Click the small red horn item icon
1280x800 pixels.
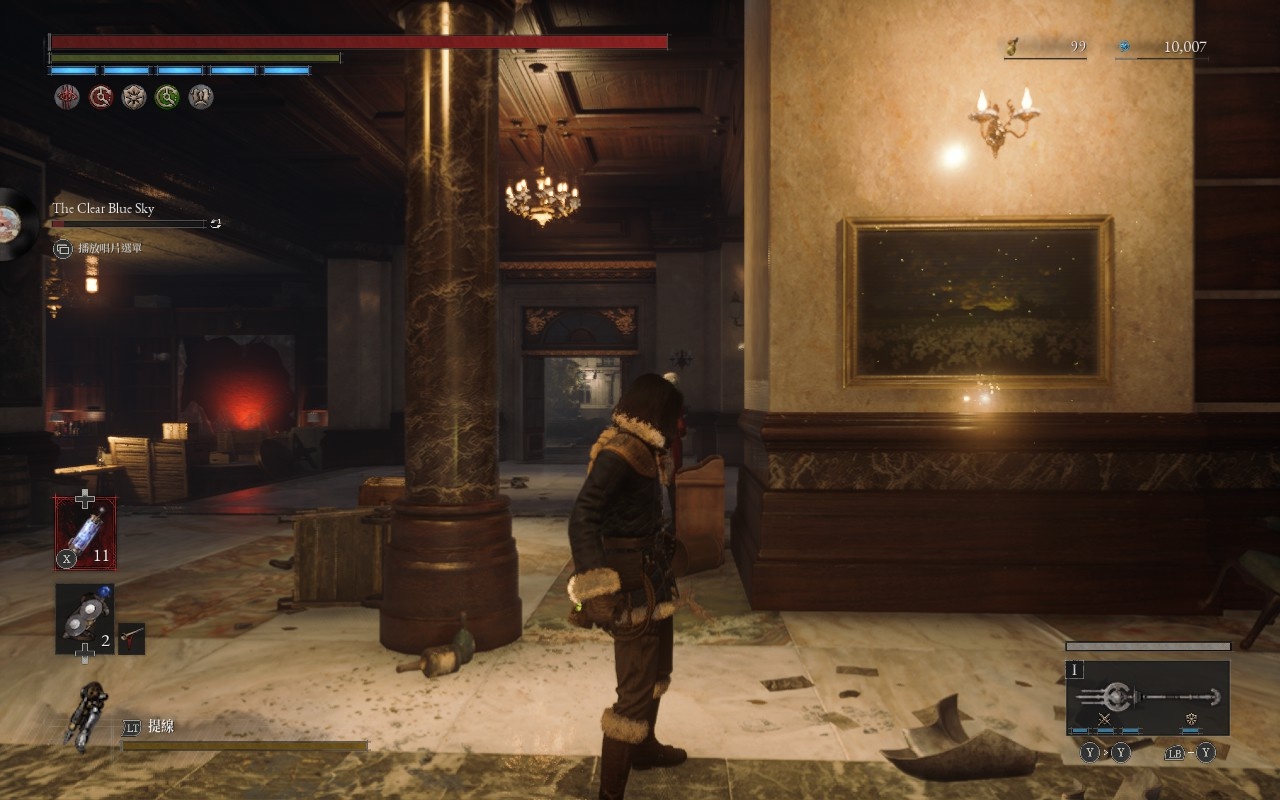point(131,638)
